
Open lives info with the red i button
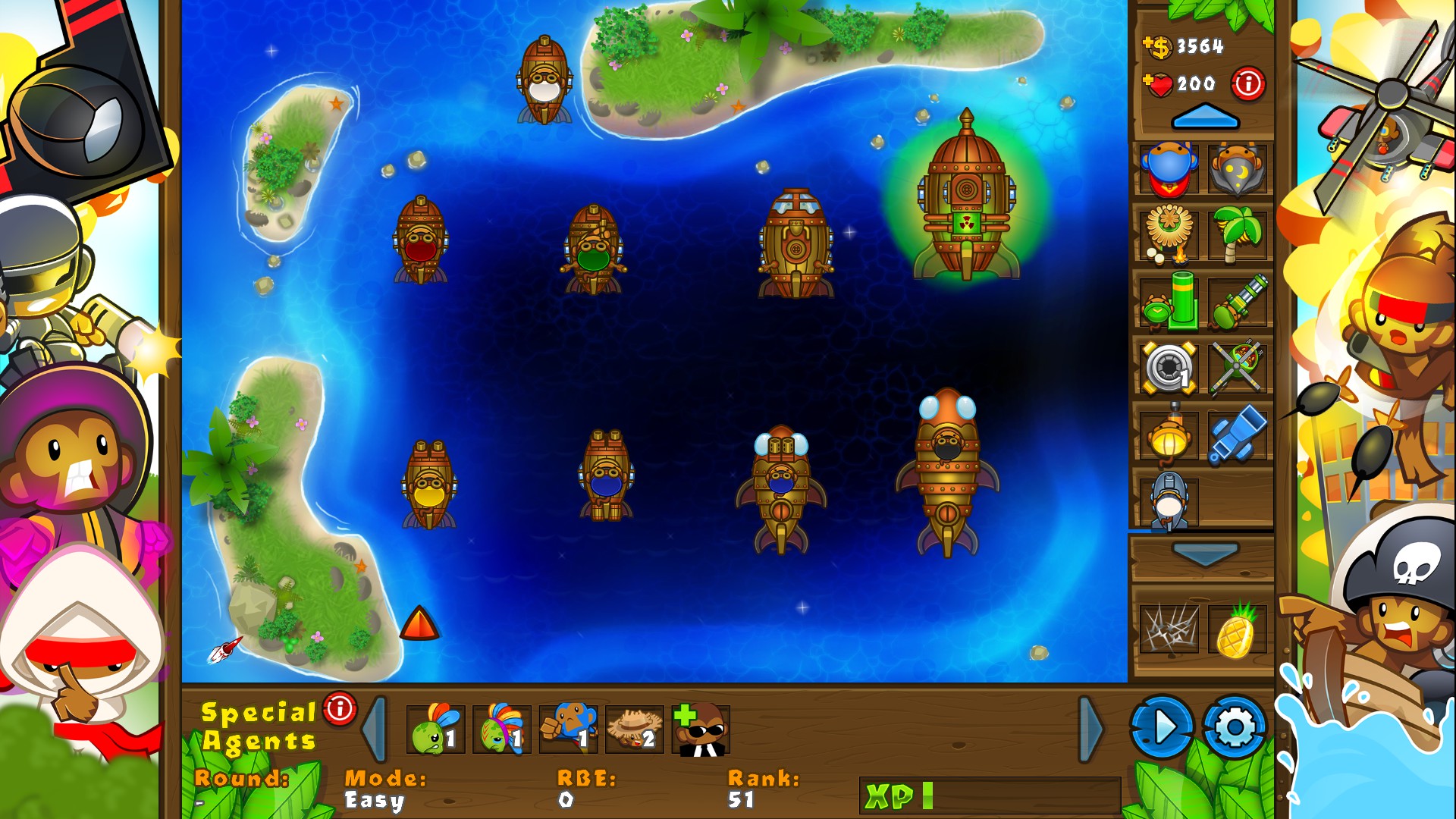pos(1247,86)
